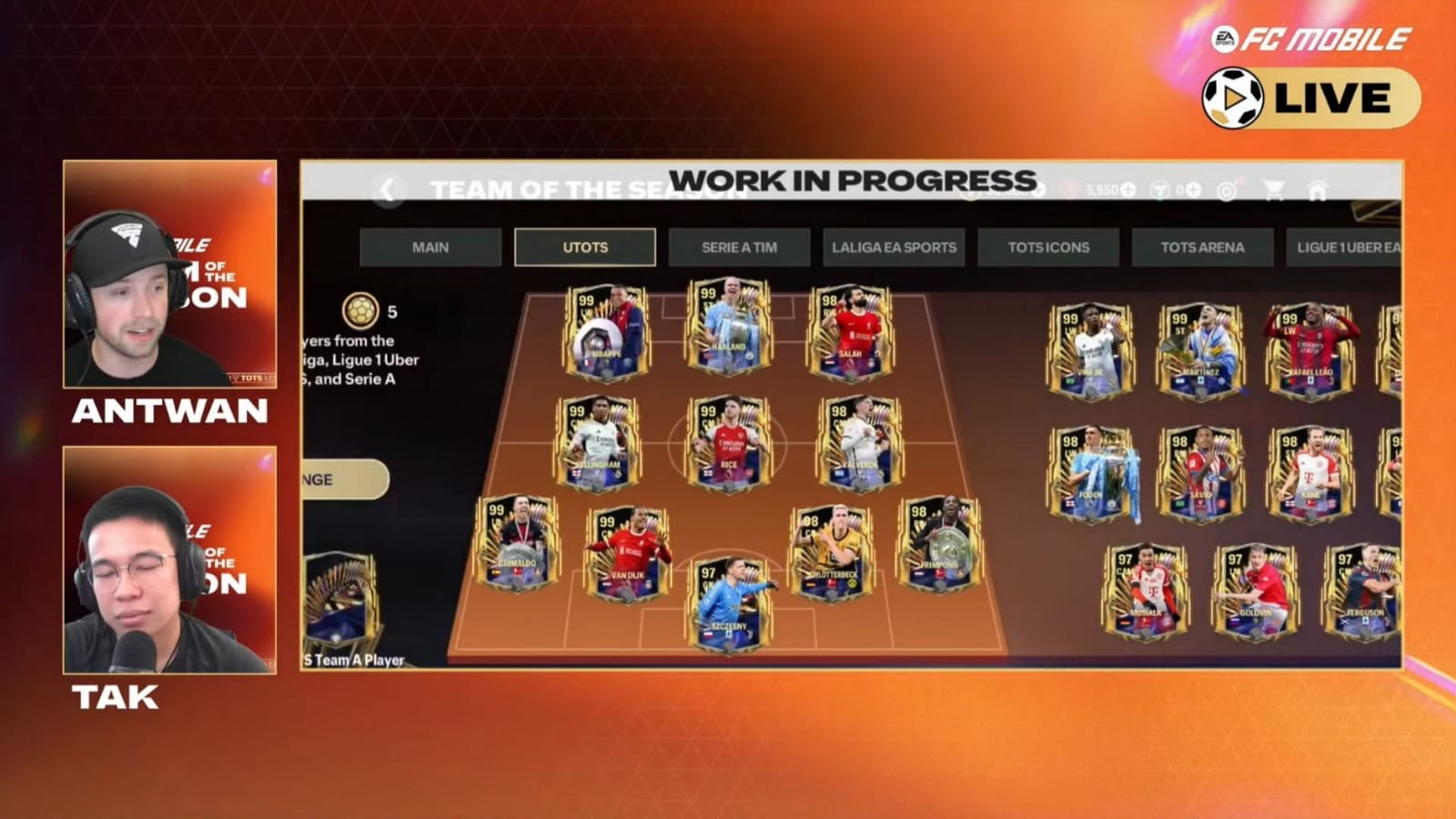Click the objectives target icon in top bar

(1228, 191)
